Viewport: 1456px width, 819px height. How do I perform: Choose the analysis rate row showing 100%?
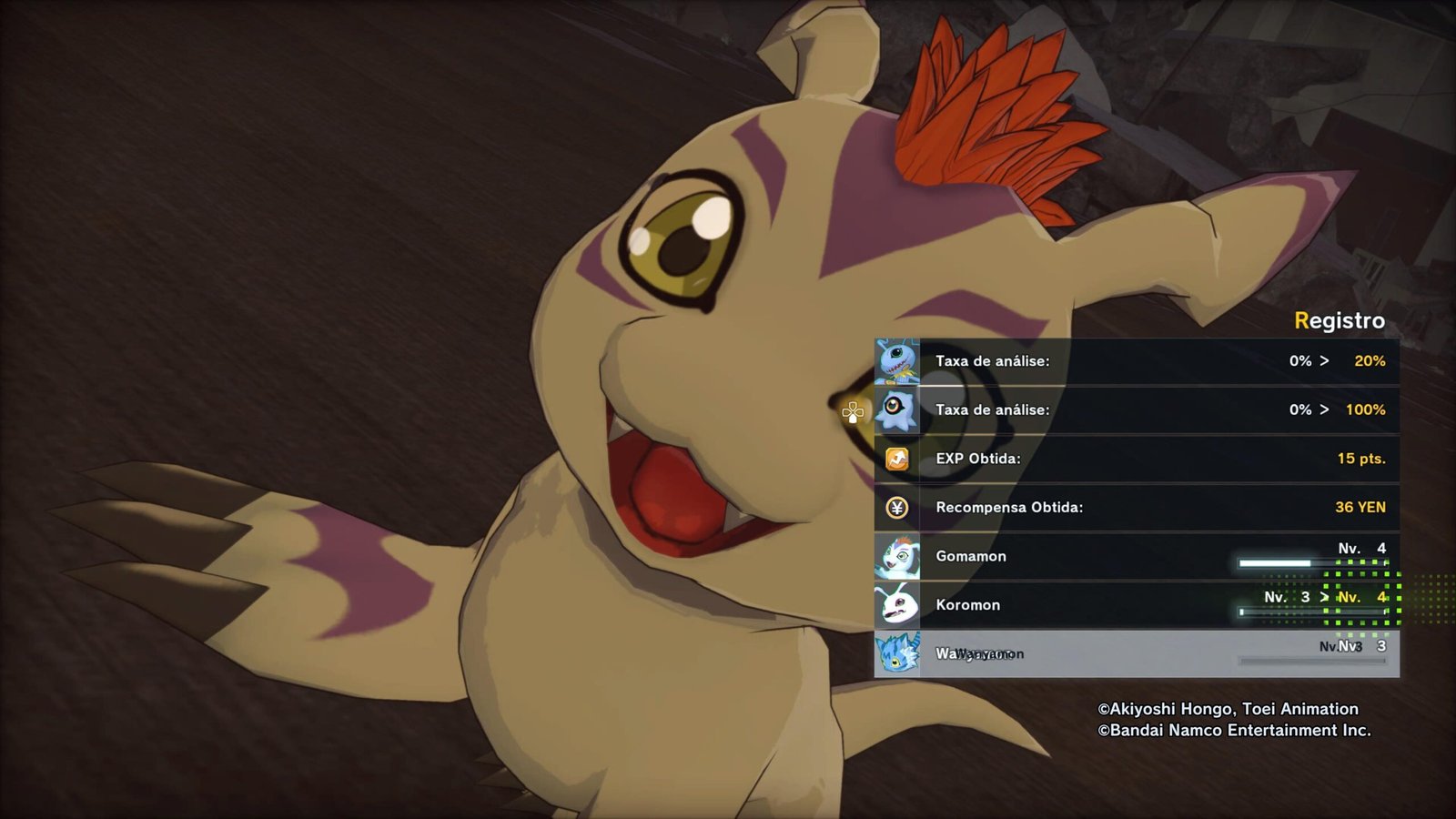[x=1136, y=410]
